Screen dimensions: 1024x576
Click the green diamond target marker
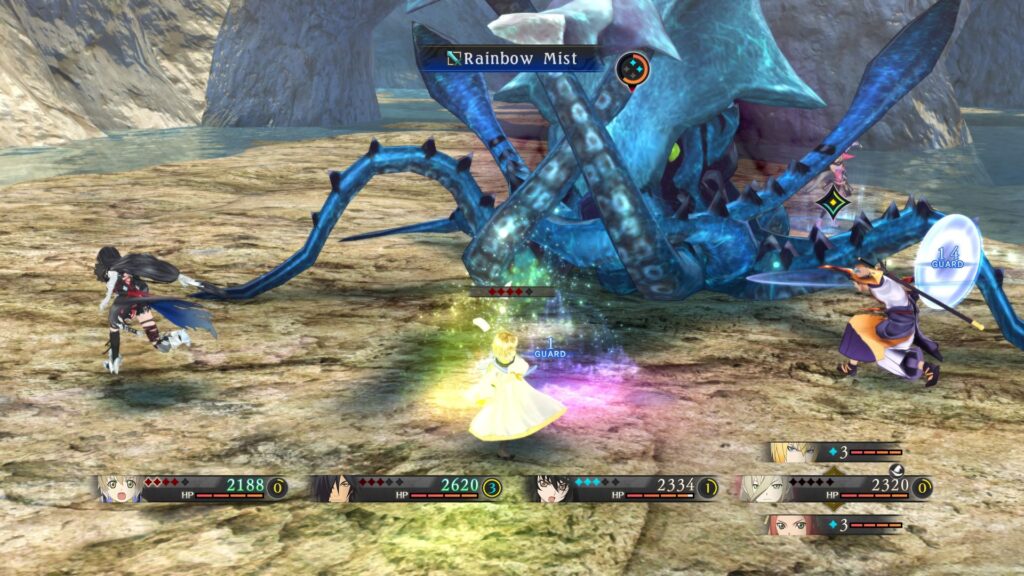tap(831, 203)
